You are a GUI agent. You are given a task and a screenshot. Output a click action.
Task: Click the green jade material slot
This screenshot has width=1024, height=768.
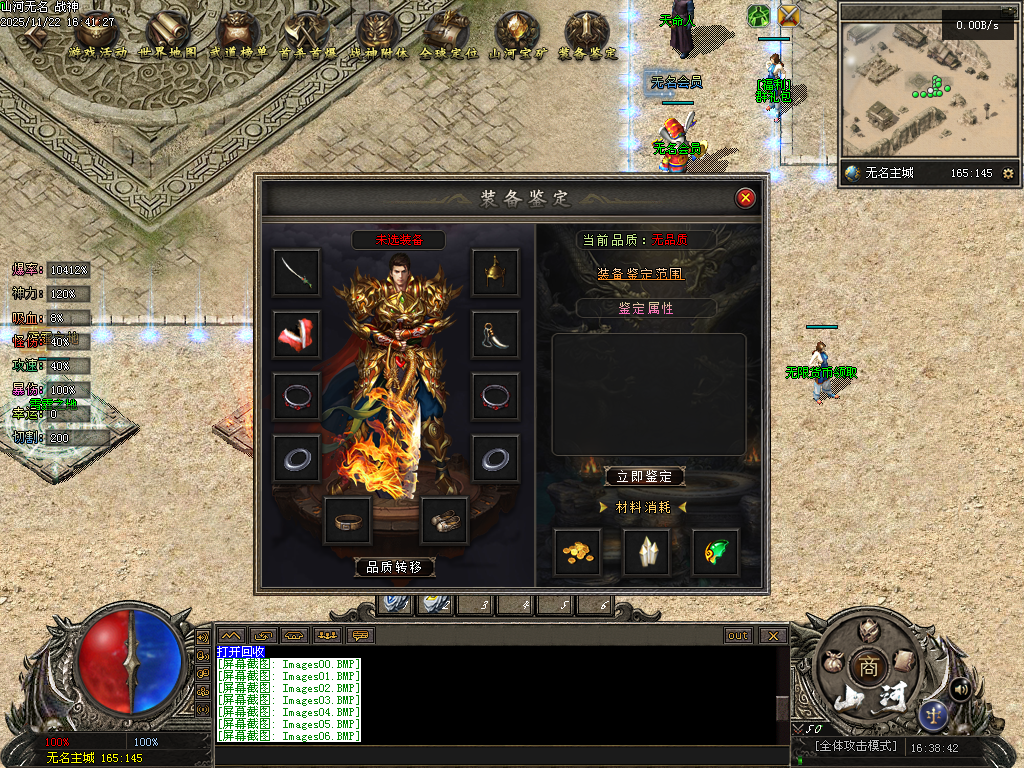[716, 552]
